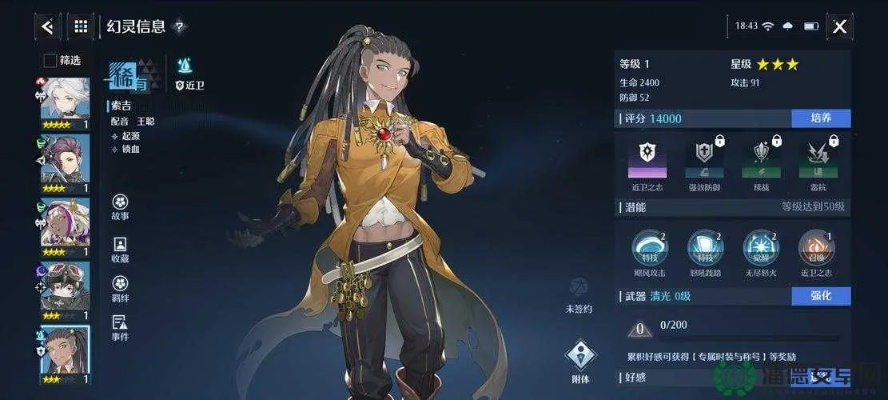
Task: Select the dreadlocked character portrait
Action: click(x=65, y=350)
